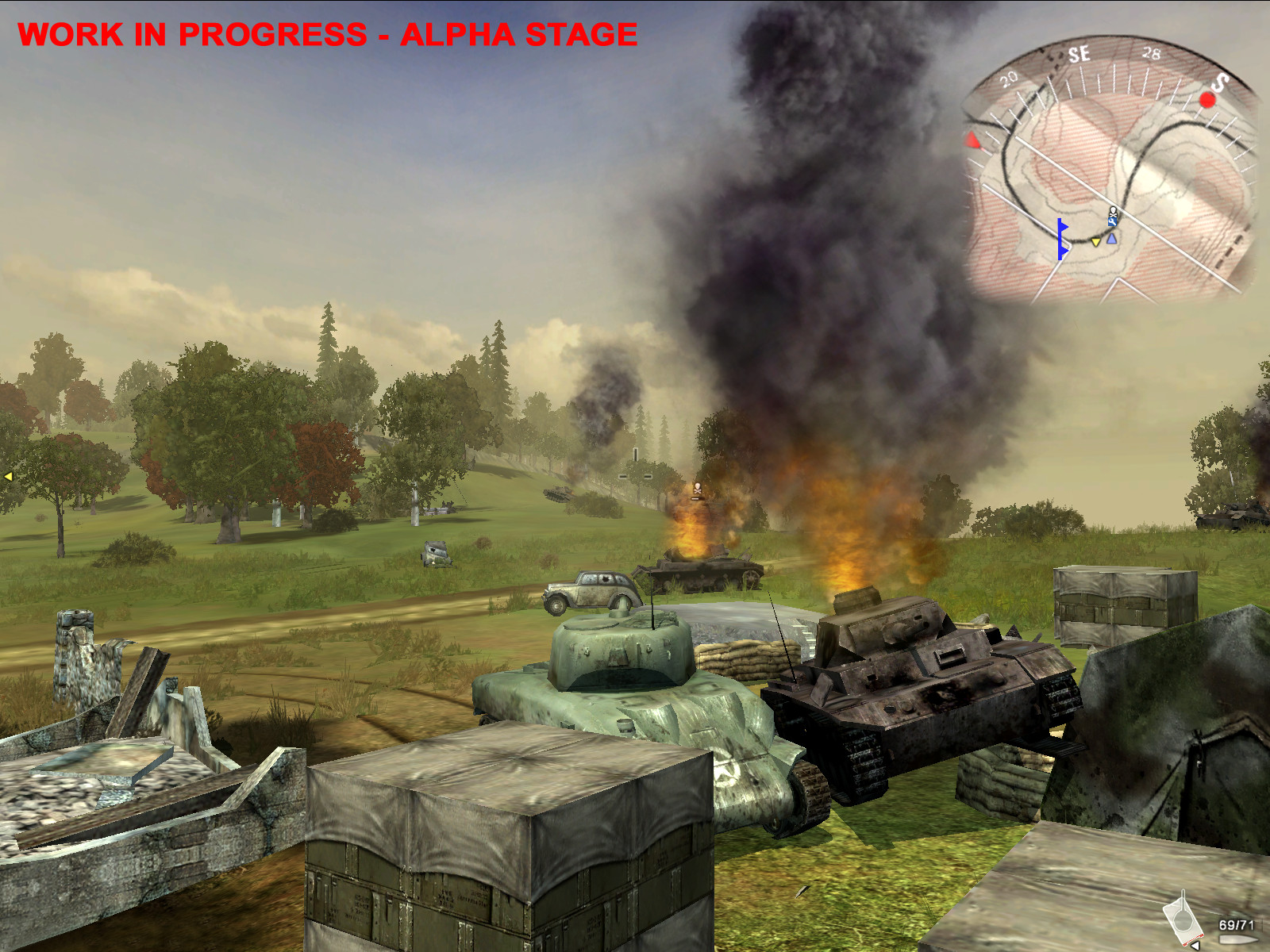Click the SE heading label on the compass ring
The width and height of the screenshot is (1270, 952).
click(1079, 55)
